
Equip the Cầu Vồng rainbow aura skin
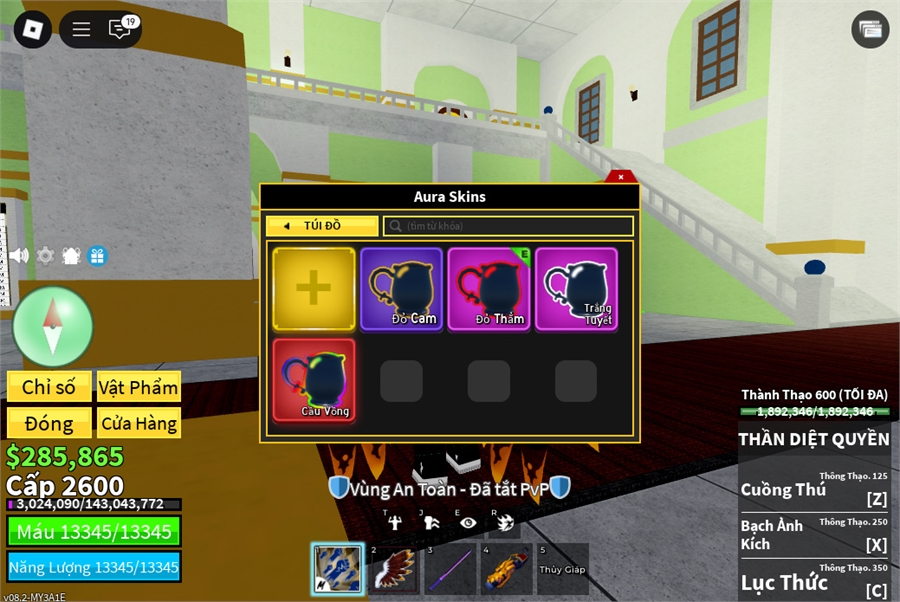(x=313, y=380)
